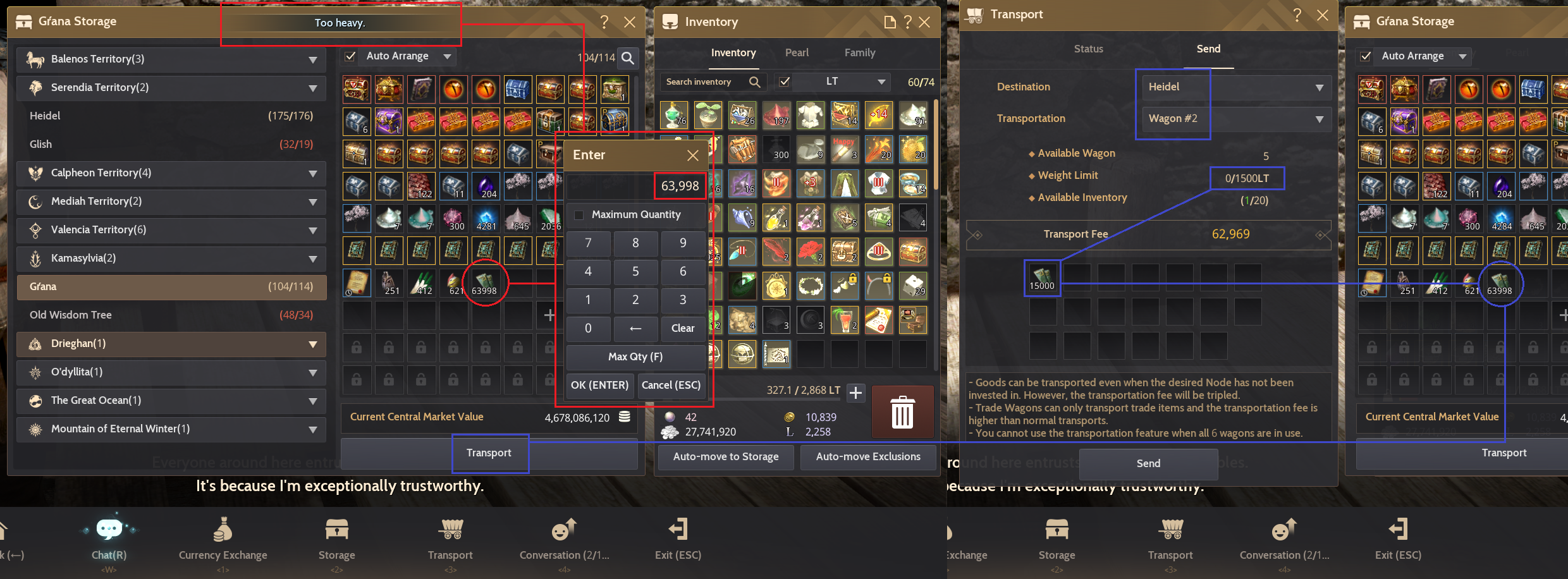Open the help (?) icon on Transport window

point(1297,14)
